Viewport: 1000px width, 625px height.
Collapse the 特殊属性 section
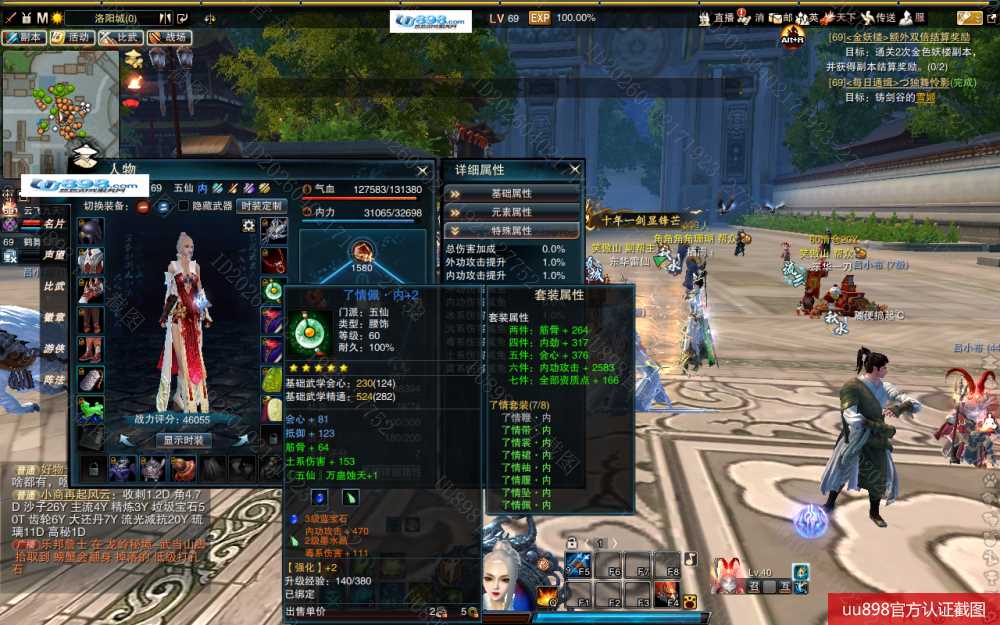click(x=512, y=230)
